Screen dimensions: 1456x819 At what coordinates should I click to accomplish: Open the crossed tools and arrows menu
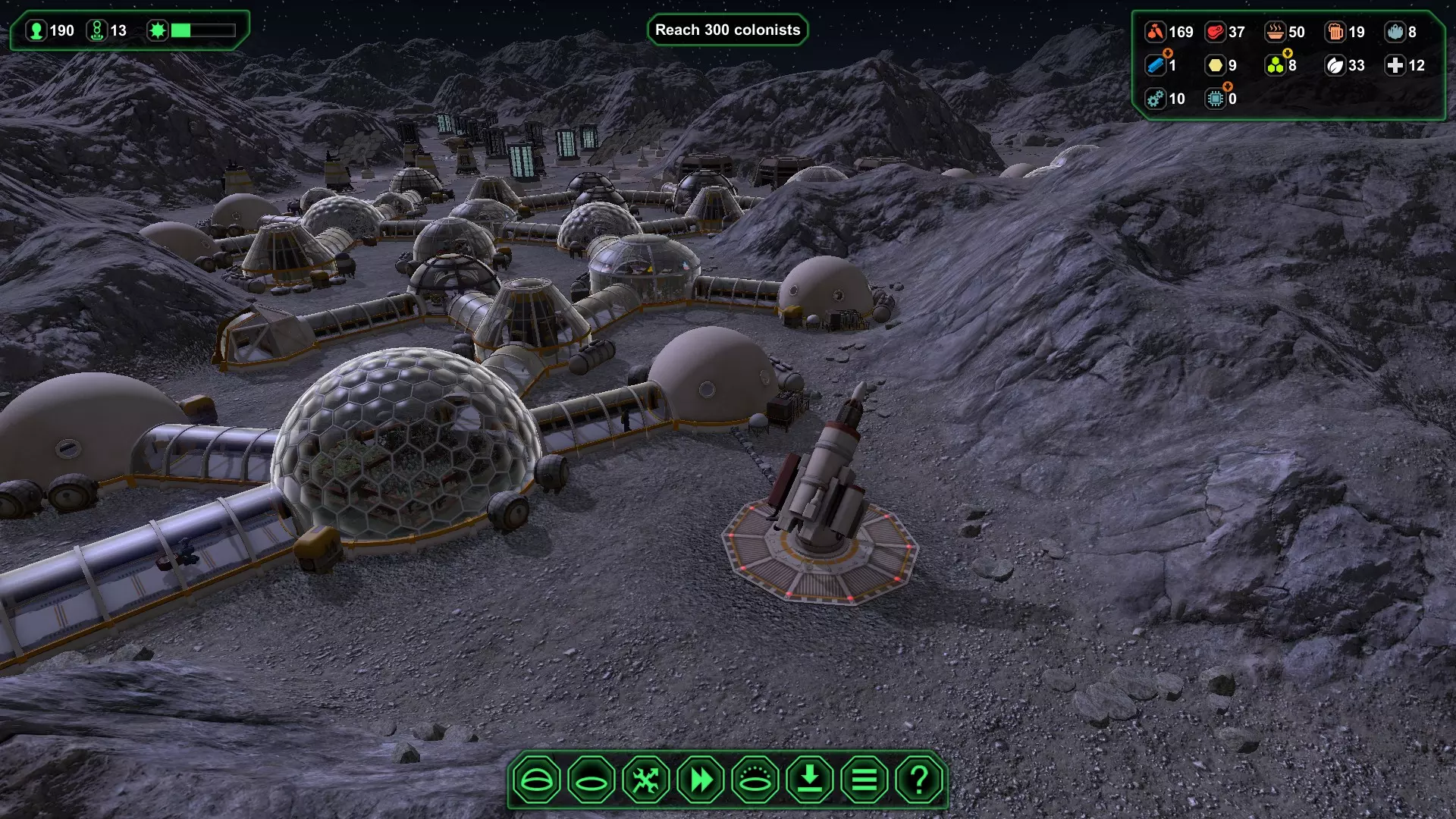click(x=646, y=780)
